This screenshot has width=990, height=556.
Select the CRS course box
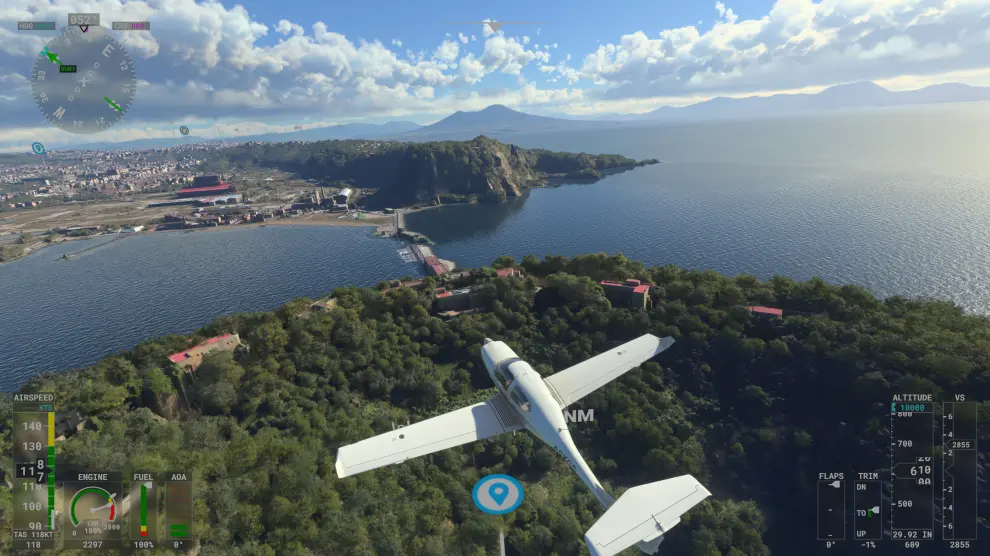131,26
